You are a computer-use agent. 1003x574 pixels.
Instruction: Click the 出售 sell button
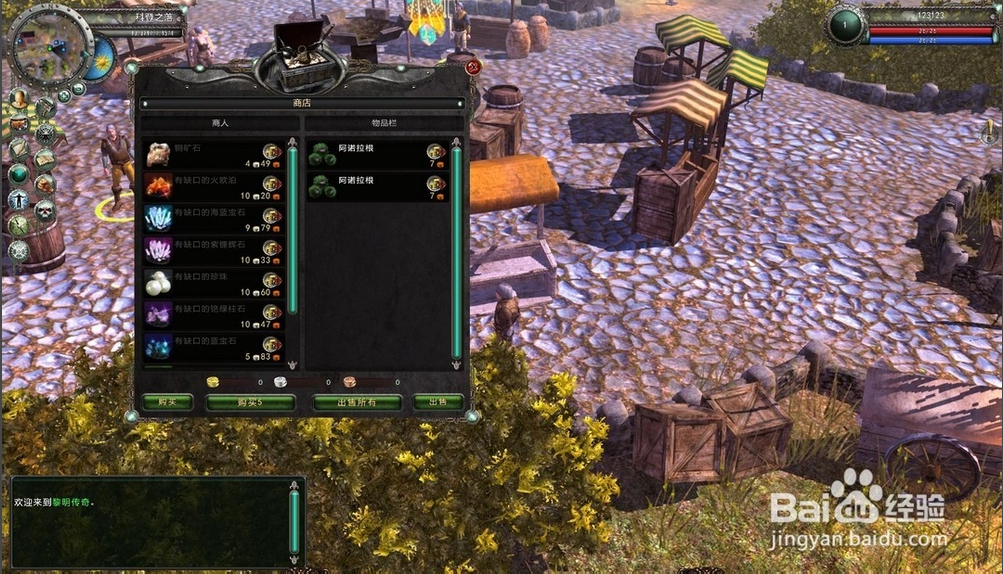[437, 402]
